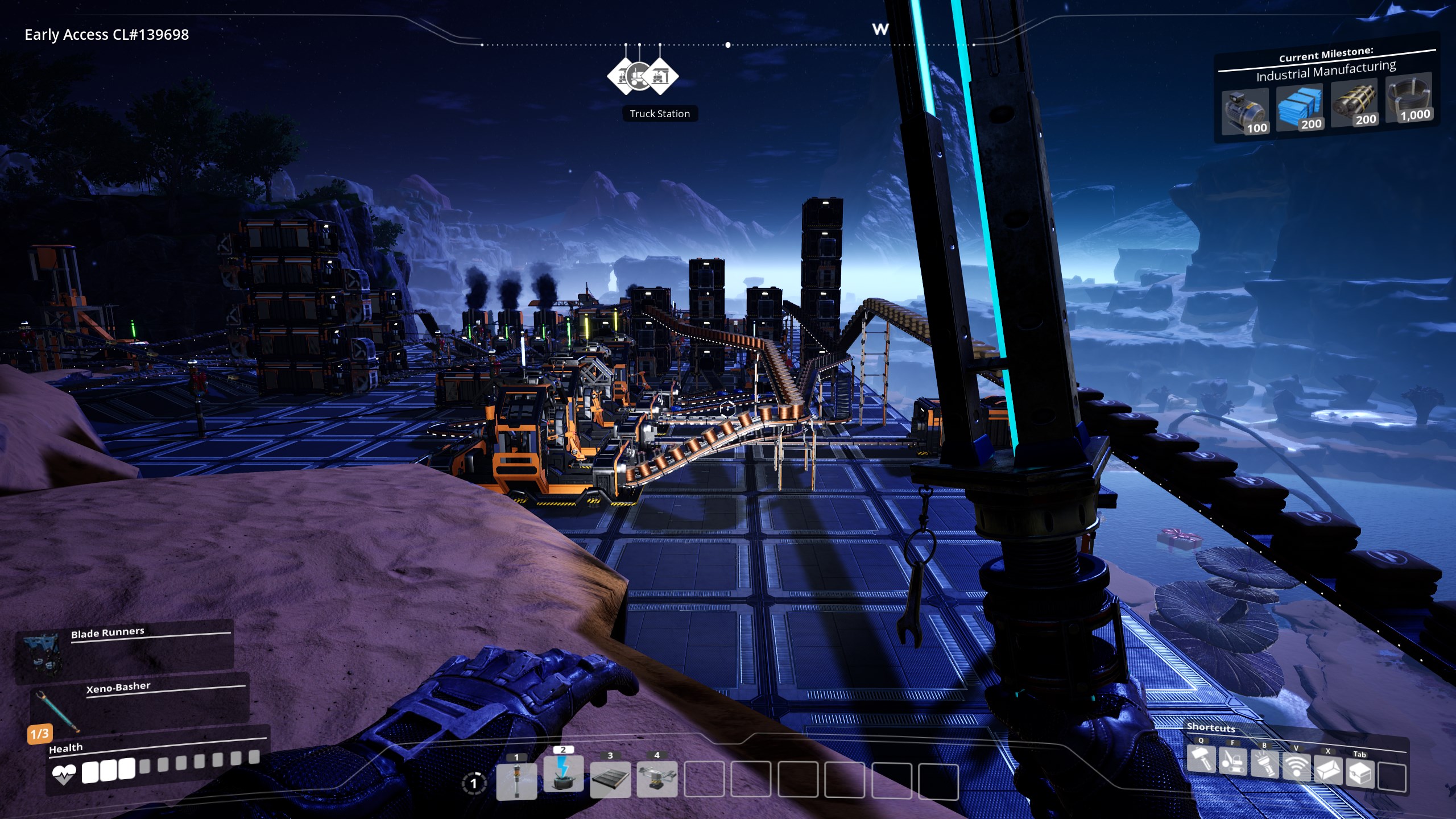
Task: Open the hammer build menu shortcut
Action: tap(1201, 760)
